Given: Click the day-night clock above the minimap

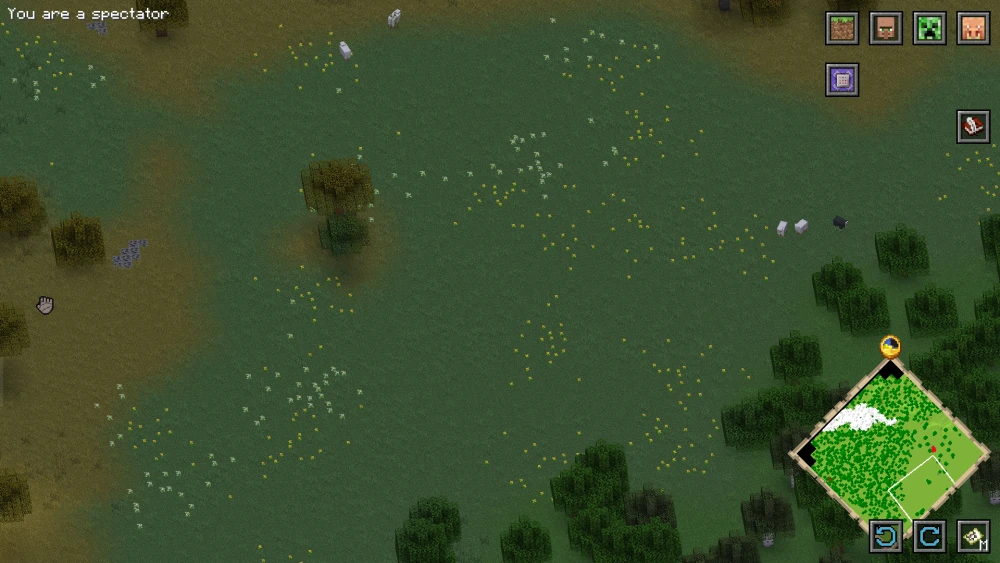Looking at the screenshot, I should [890, 347].
